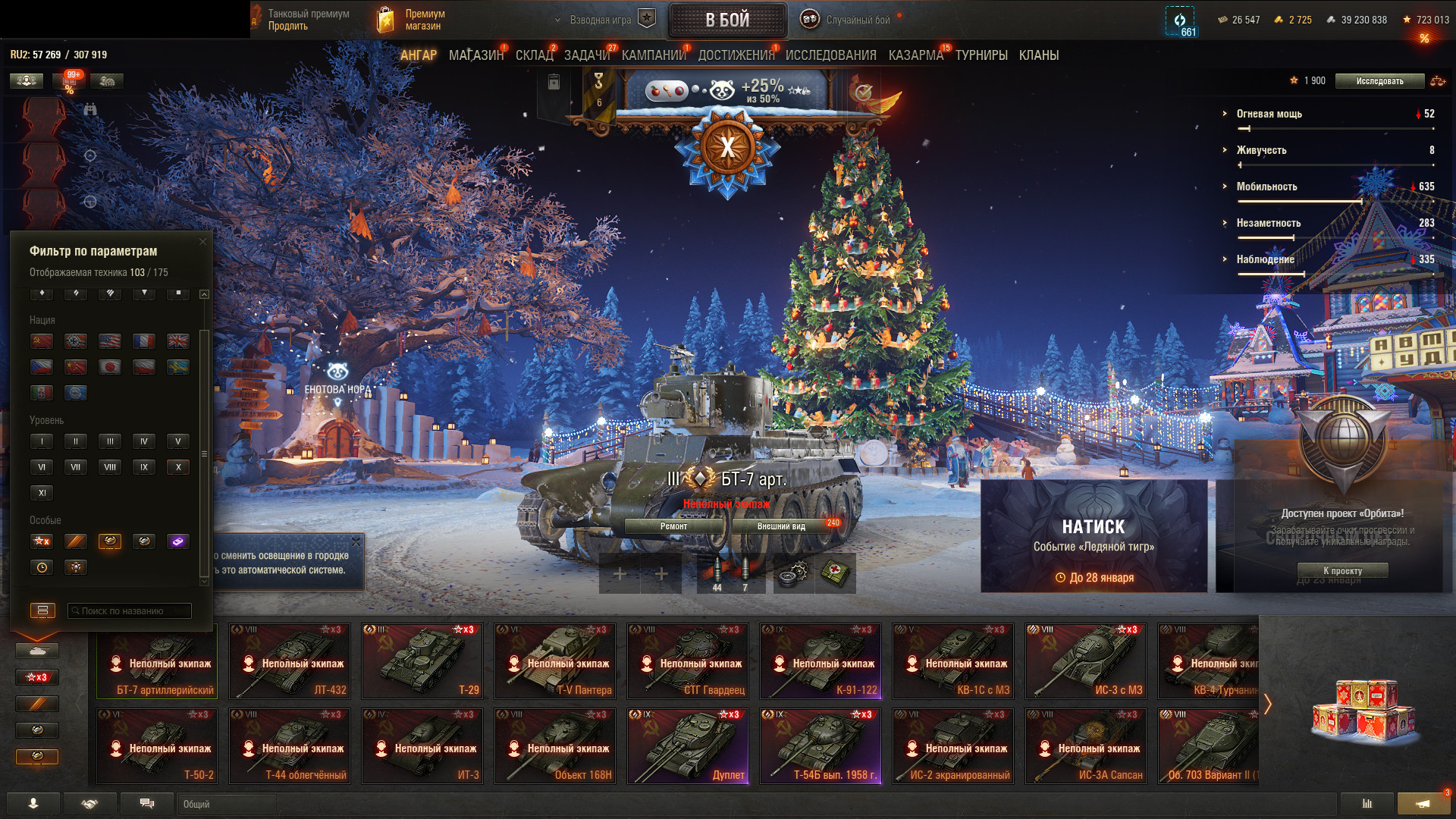
Task: Filter vehicles by the Japan nation flag
Action: click(110, 367)
